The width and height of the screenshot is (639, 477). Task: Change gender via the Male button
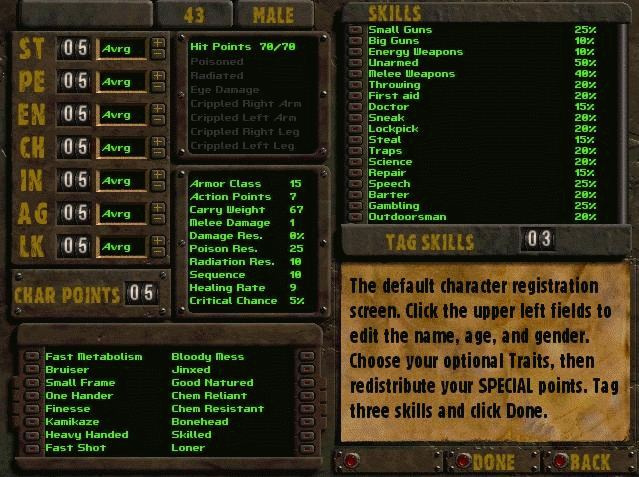(273, 14)
